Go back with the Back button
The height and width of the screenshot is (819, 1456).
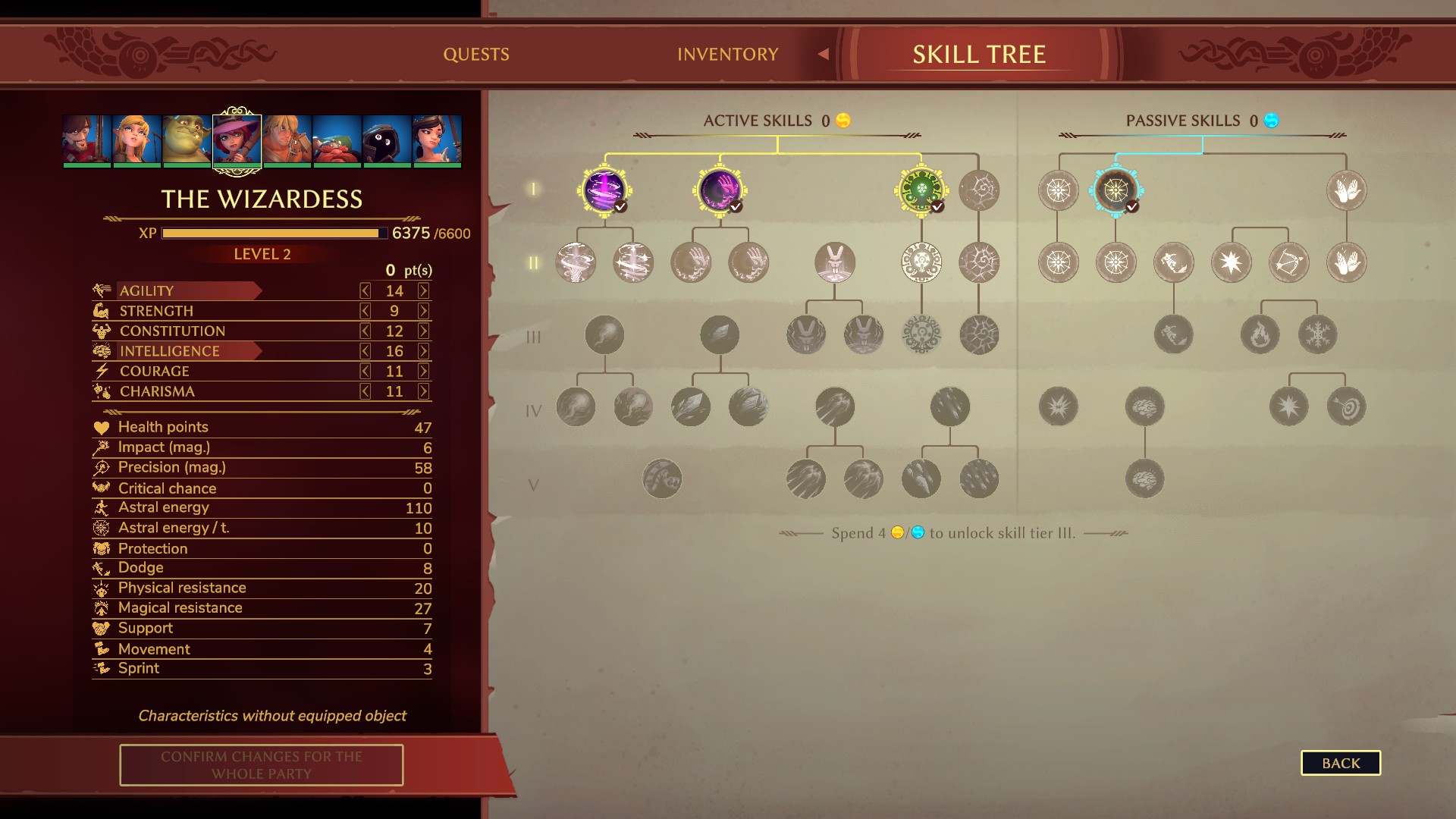click(x=1340, y=763)
